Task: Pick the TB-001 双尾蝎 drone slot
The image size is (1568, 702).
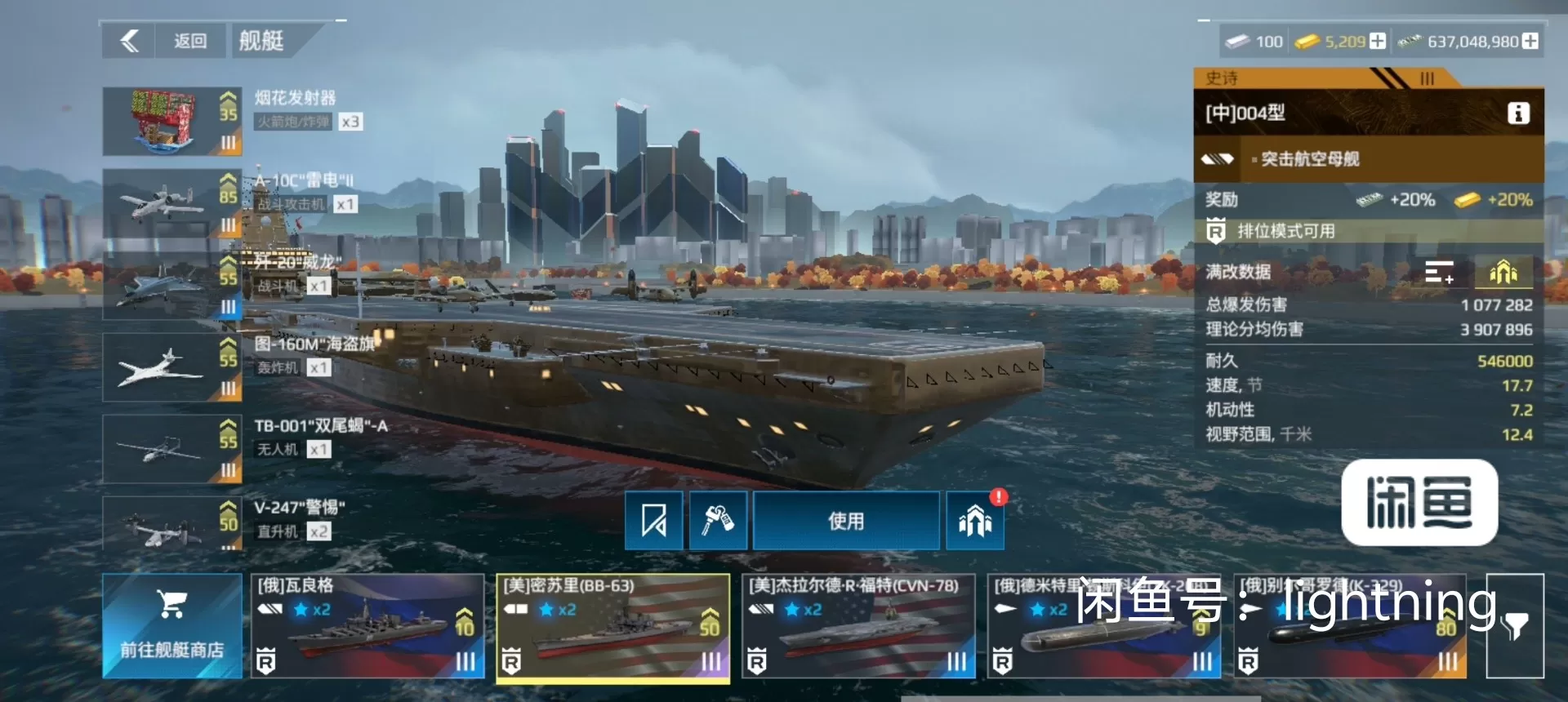Action: click(171, 448)
